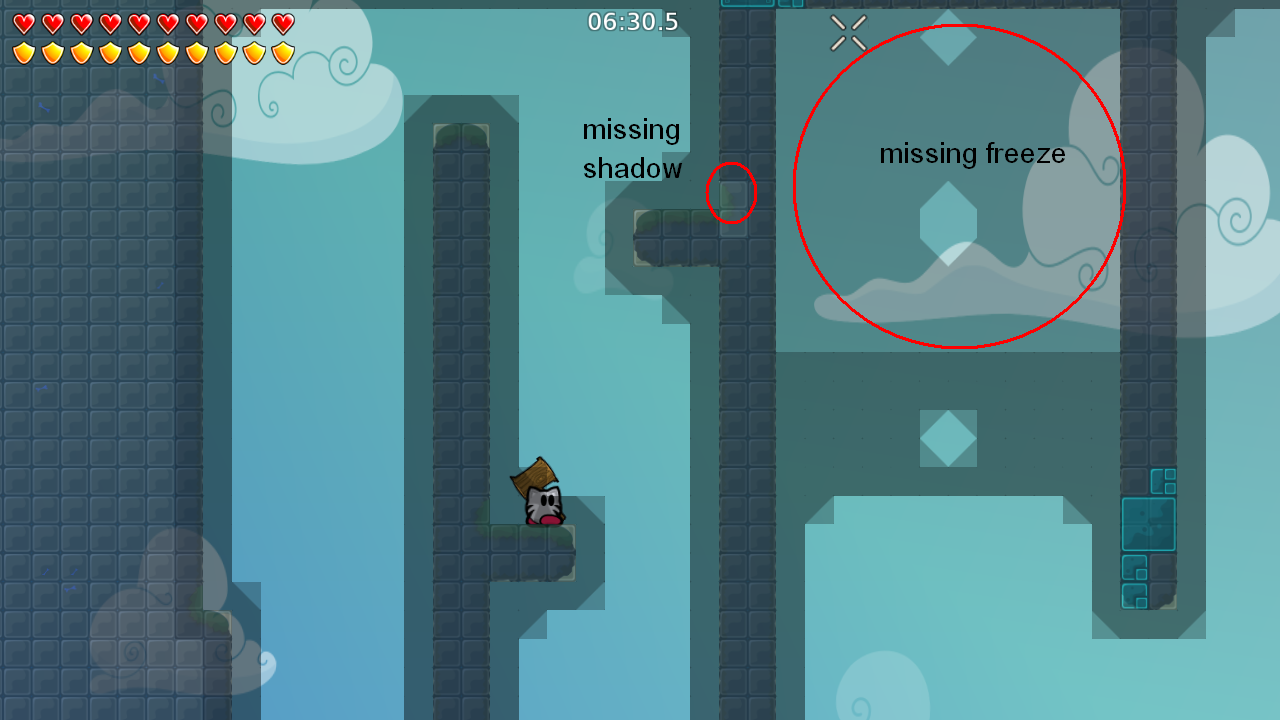The width and height of the screenshot is (1280, 720).
Task: Click the small red circle marking the missing shadow
Action: (x=731, y=192)
